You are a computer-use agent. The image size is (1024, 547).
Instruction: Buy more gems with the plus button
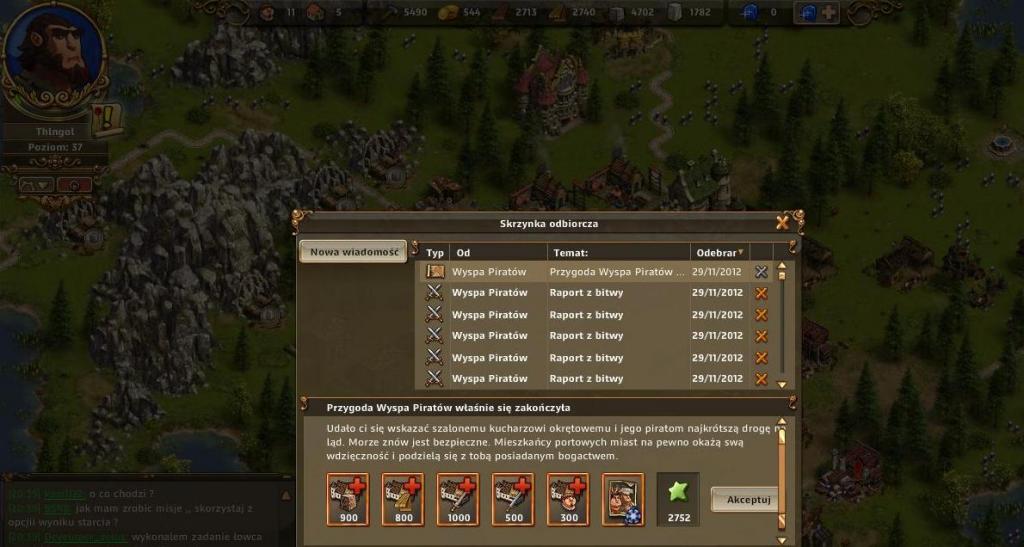(829, 12)
